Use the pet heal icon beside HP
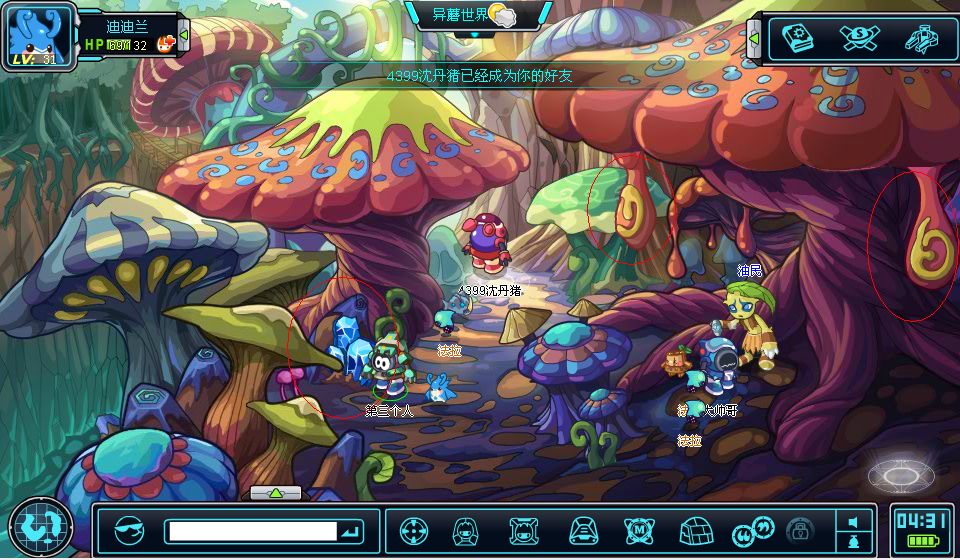Viewport: 960px width, 560px height. click(166, 44)
